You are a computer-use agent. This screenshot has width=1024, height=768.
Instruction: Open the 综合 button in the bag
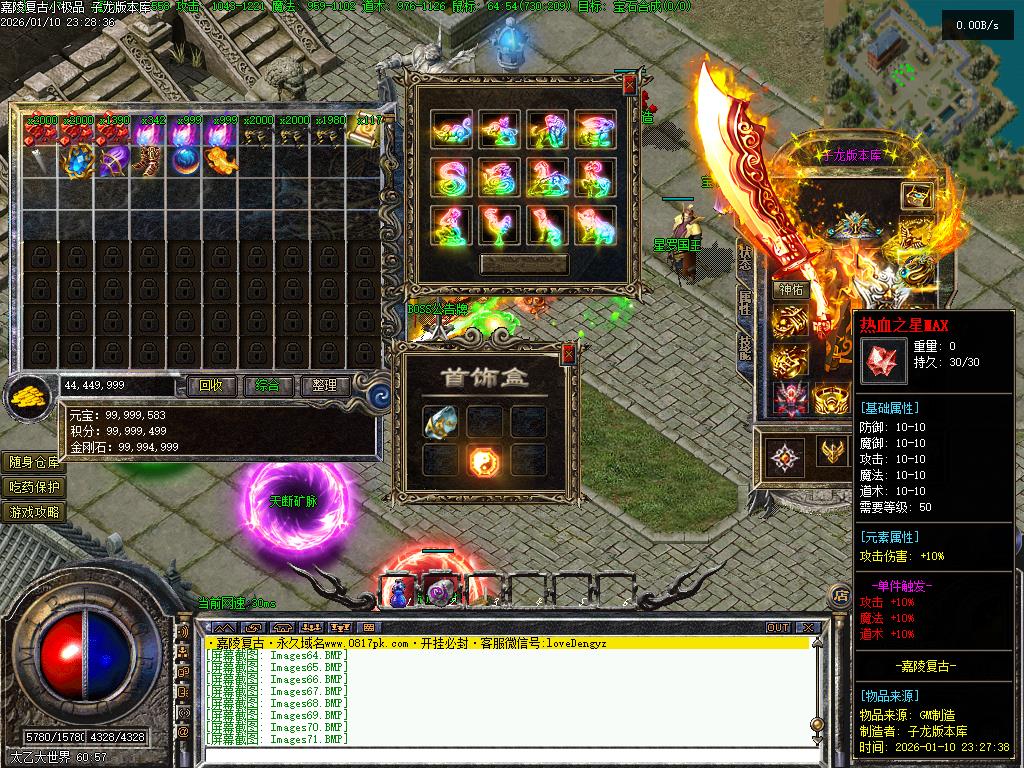[267, 385]
